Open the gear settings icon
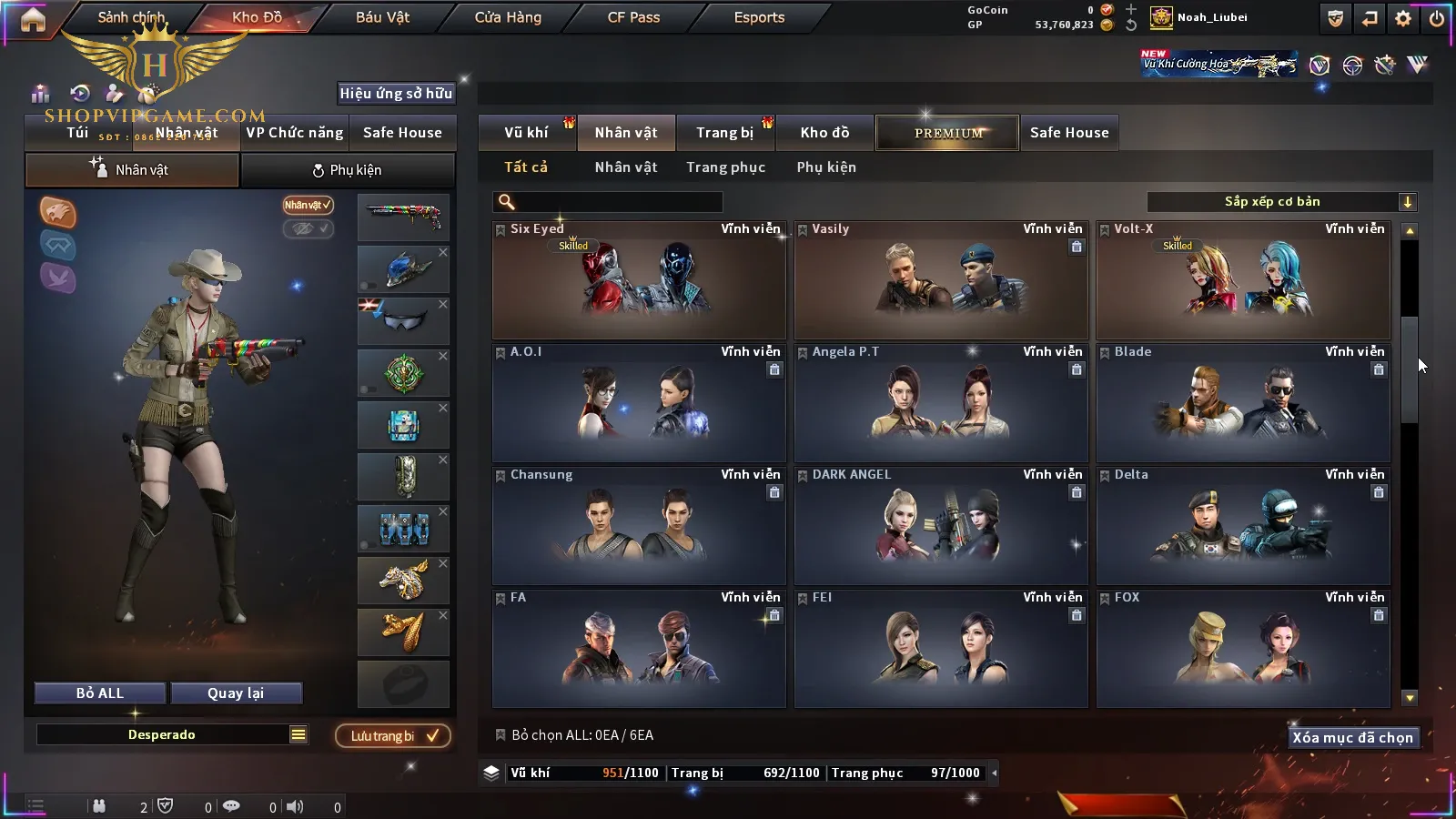Image resolution: width=1456 pixels, height=819 pixels. 1403,18
